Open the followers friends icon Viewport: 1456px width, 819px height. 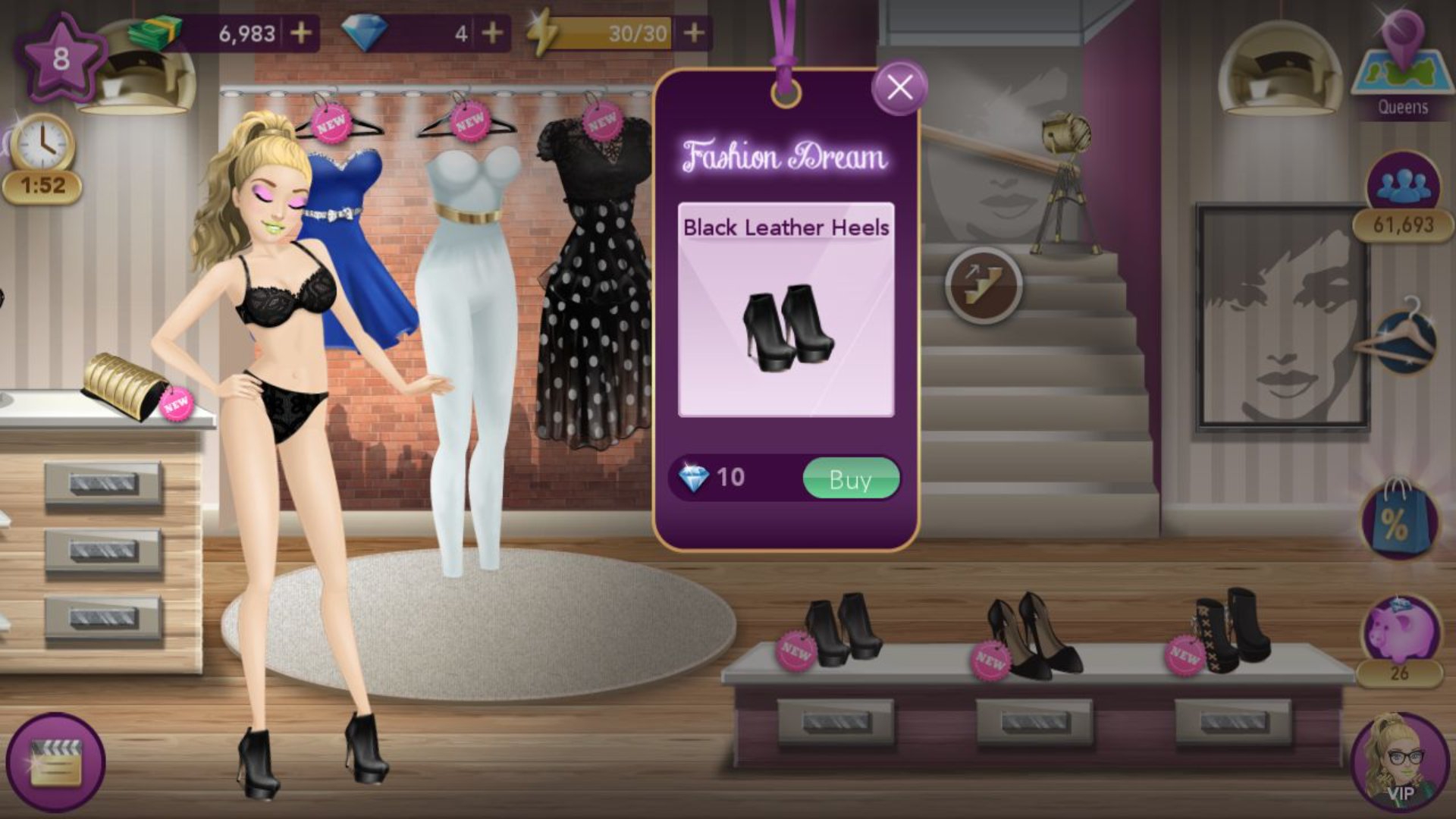[x=1402, y=186]
